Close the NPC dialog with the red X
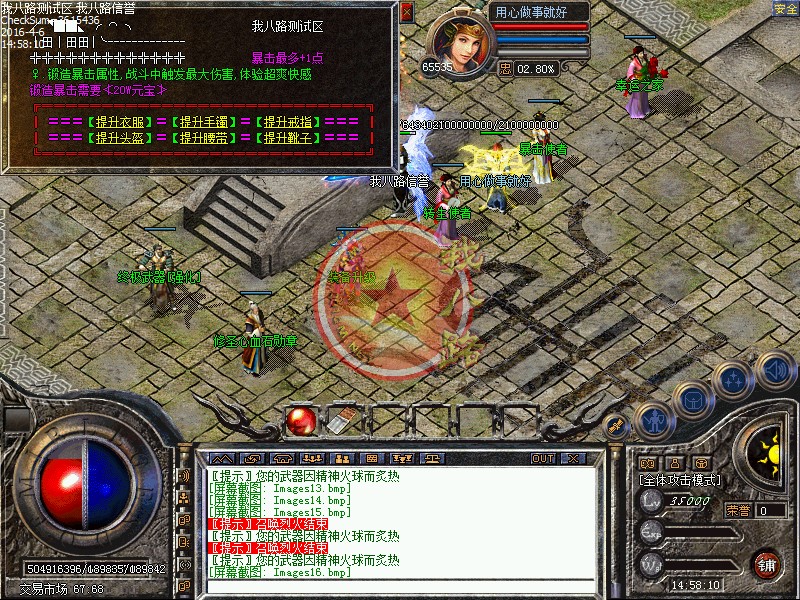 point(406,13)
